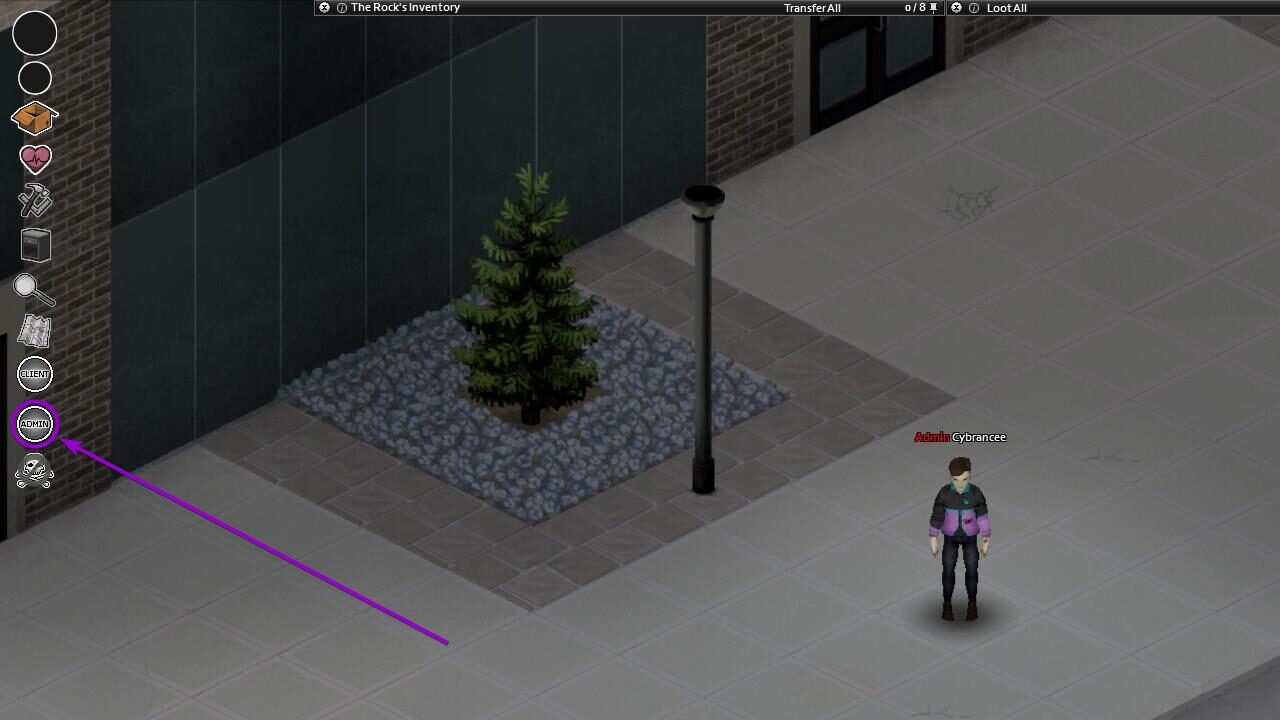Collapse the loot panel round button
Viewport: 1280px width, 720px height.
click(x=956, y=7)
